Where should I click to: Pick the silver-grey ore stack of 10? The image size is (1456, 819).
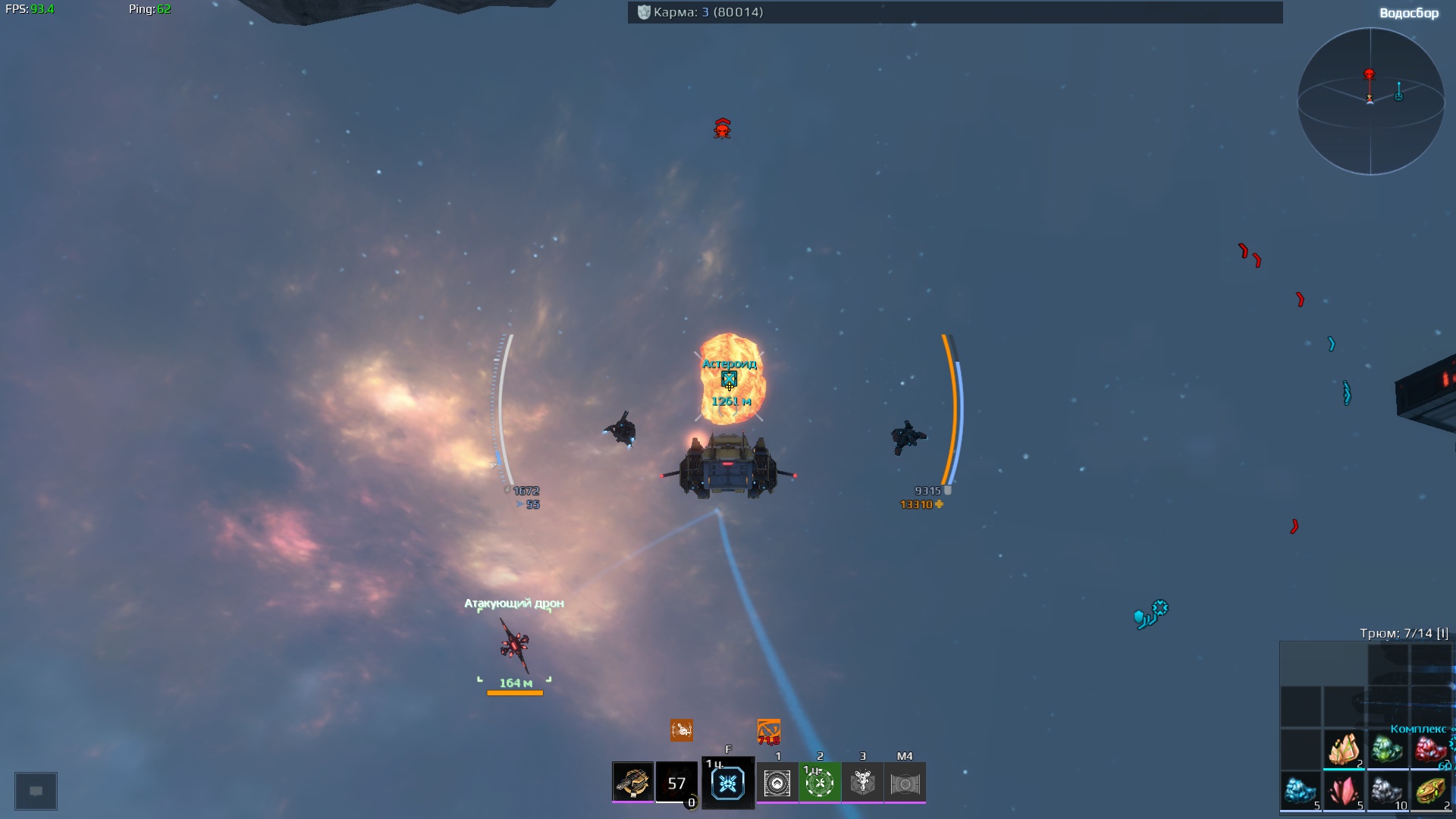click(1387, 791)
